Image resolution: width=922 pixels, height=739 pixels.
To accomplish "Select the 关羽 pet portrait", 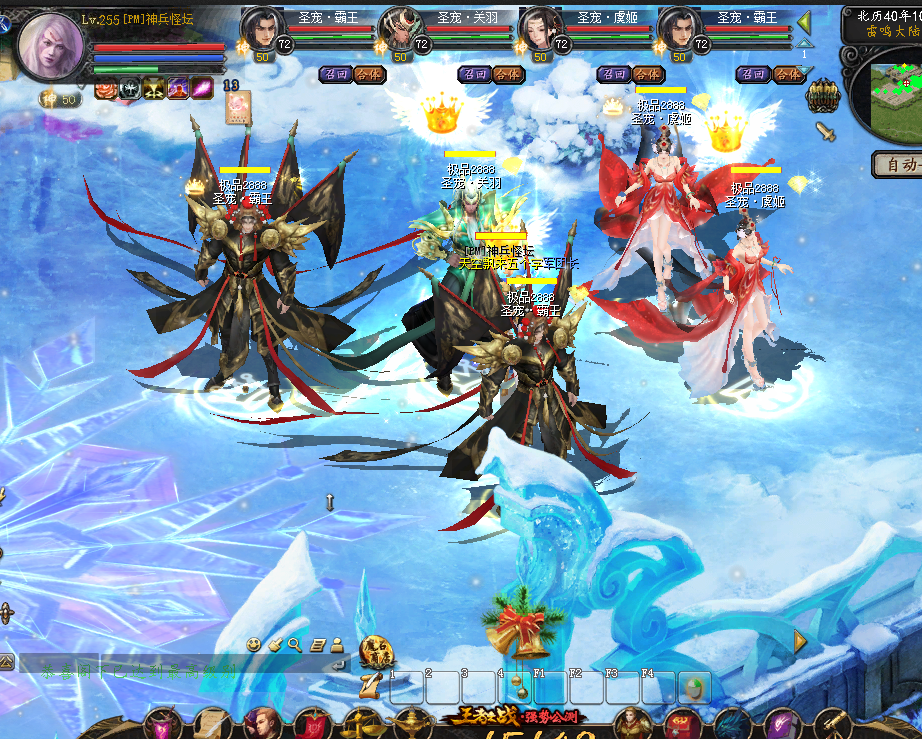I will tap(401, 28).
